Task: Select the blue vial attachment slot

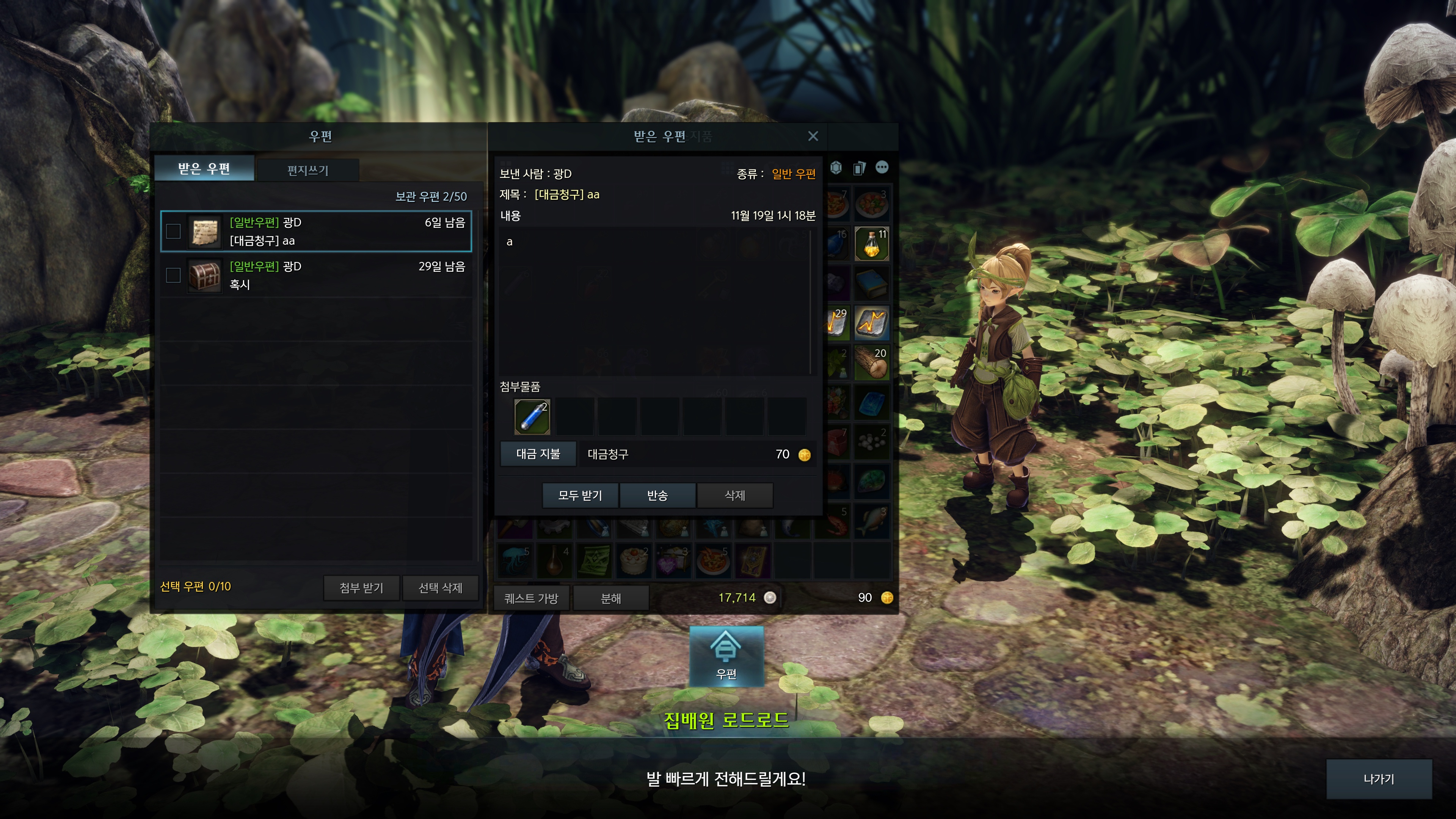Action: [x=532, y=417]
